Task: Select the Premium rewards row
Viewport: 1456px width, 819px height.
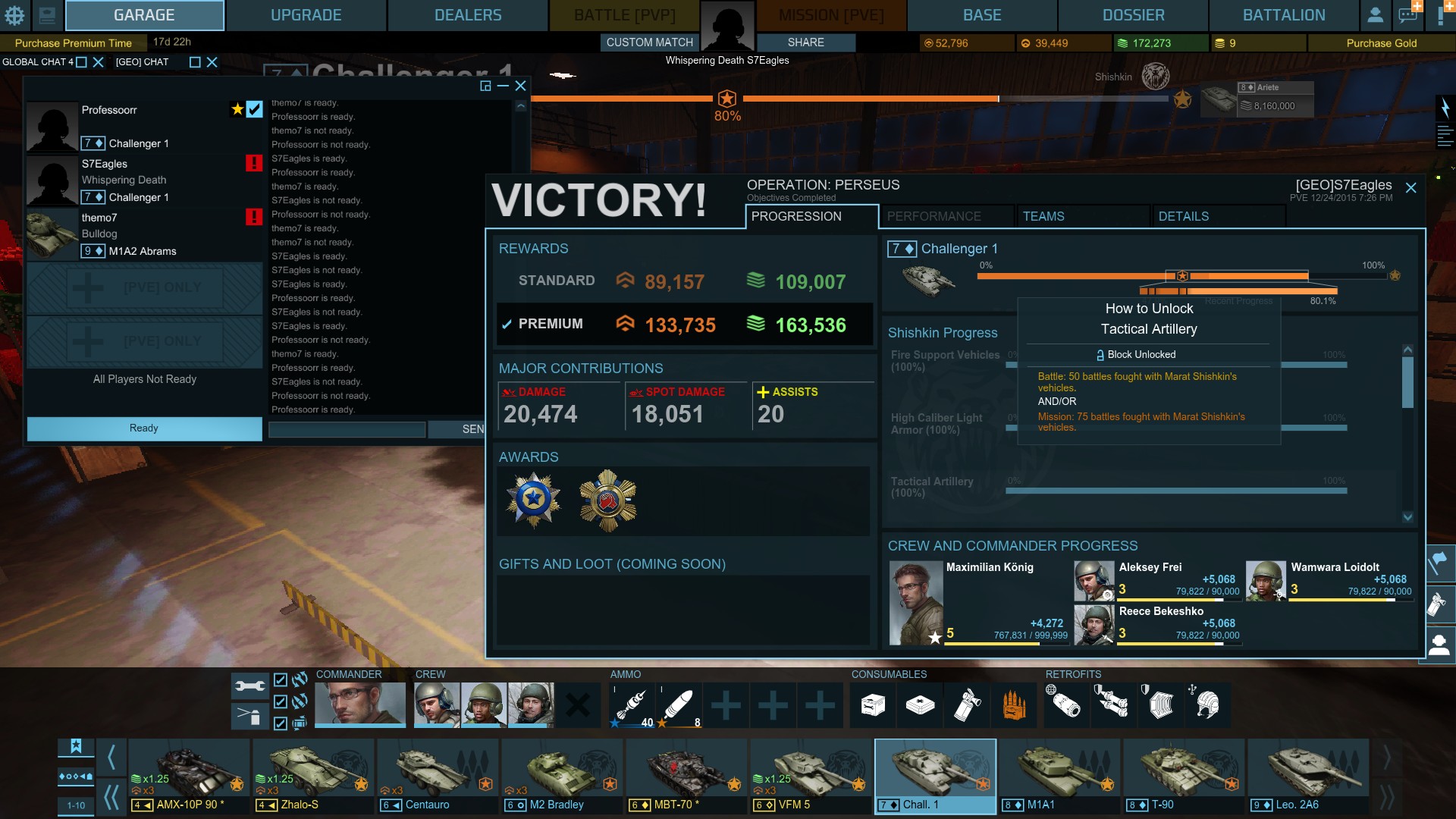Action: (x=684, y=325)
